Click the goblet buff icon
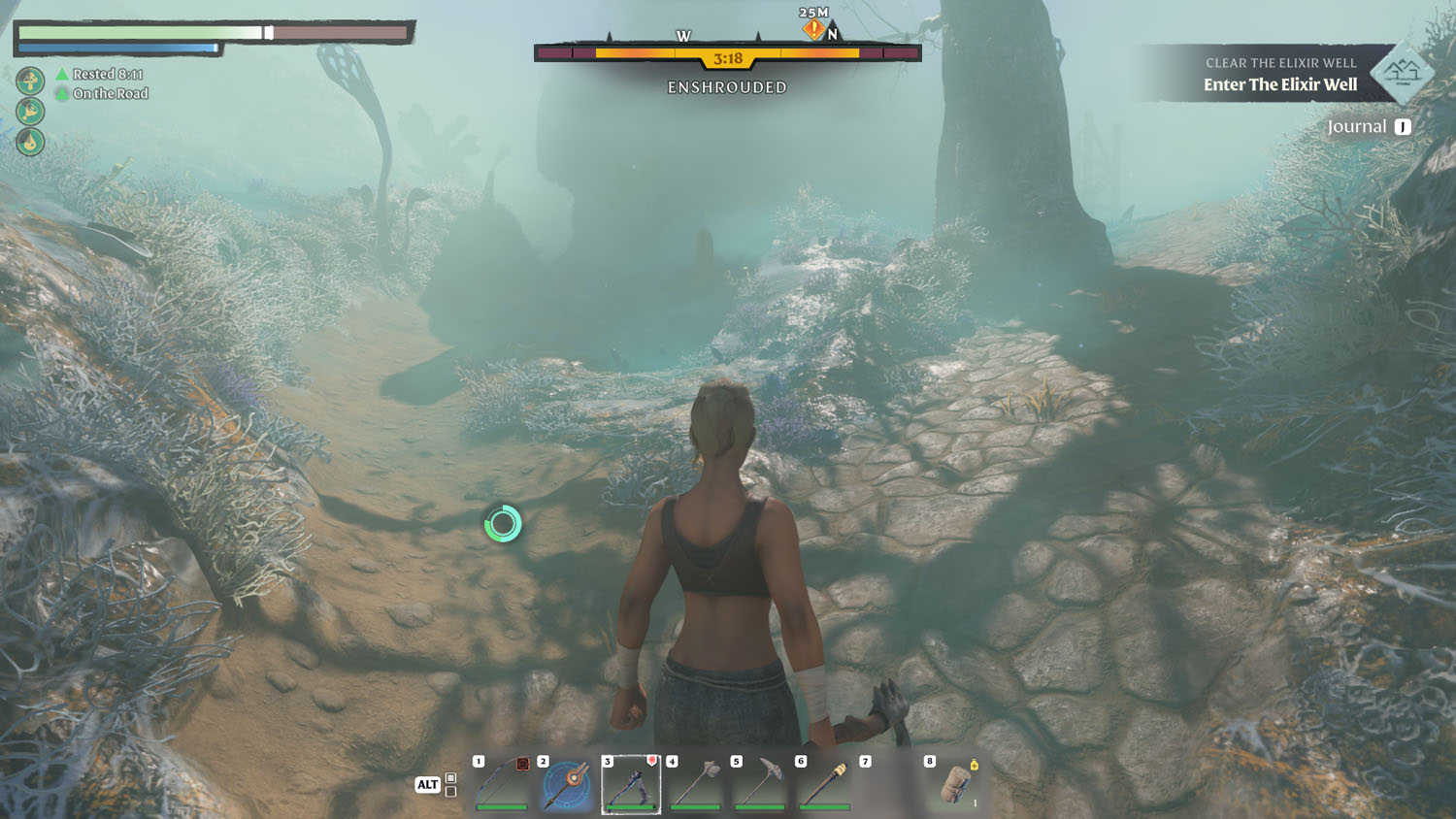1456x819 pixels. (30, 111)
